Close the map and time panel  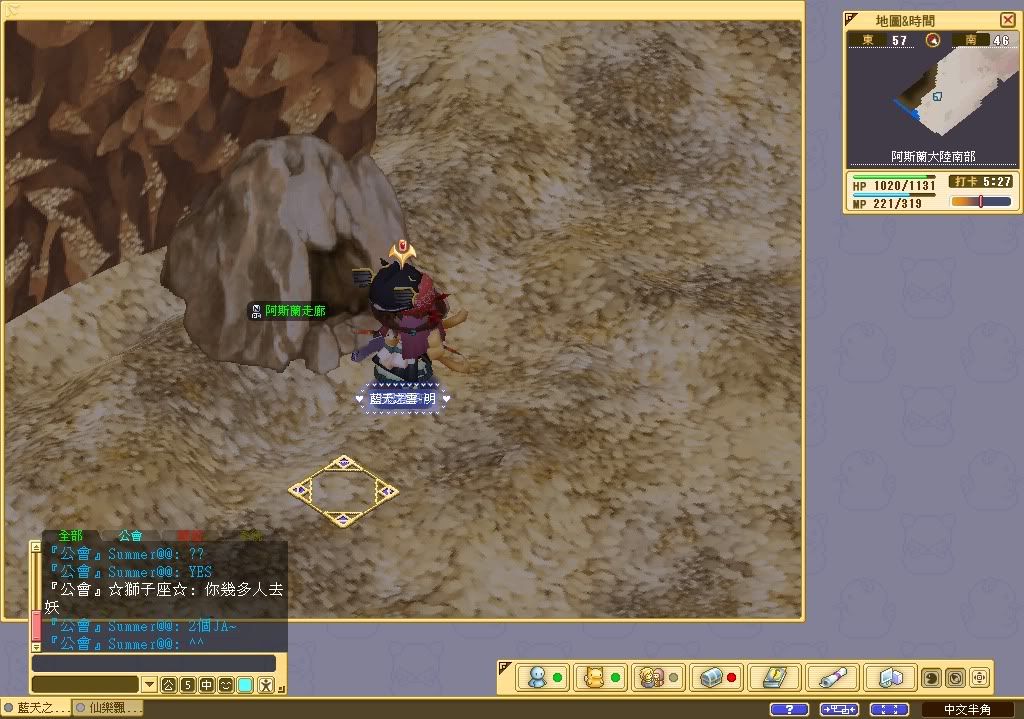pos(1007,20)
